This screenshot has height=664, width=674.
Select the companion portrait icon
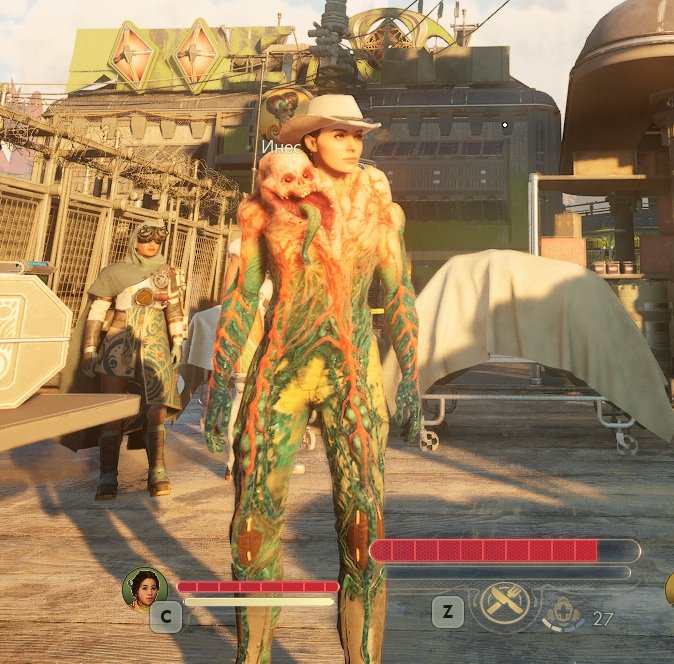click(144, 588)
